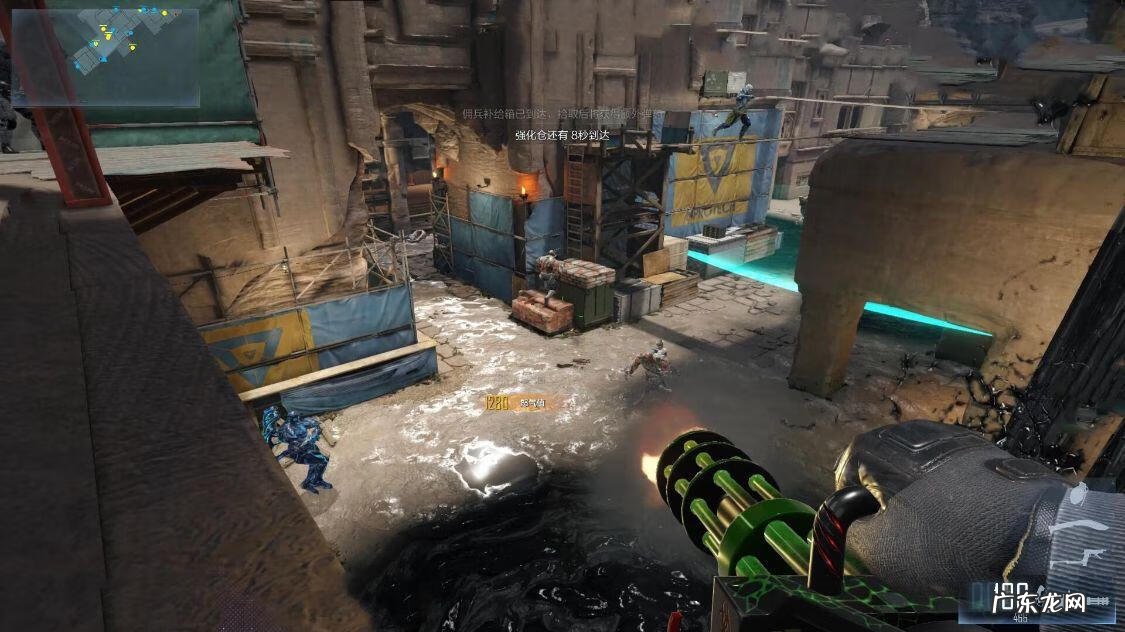Open the minimap overview panel
Image resolution: width=1125 pixels, height=632 pixels.
(x=105, y=56)
